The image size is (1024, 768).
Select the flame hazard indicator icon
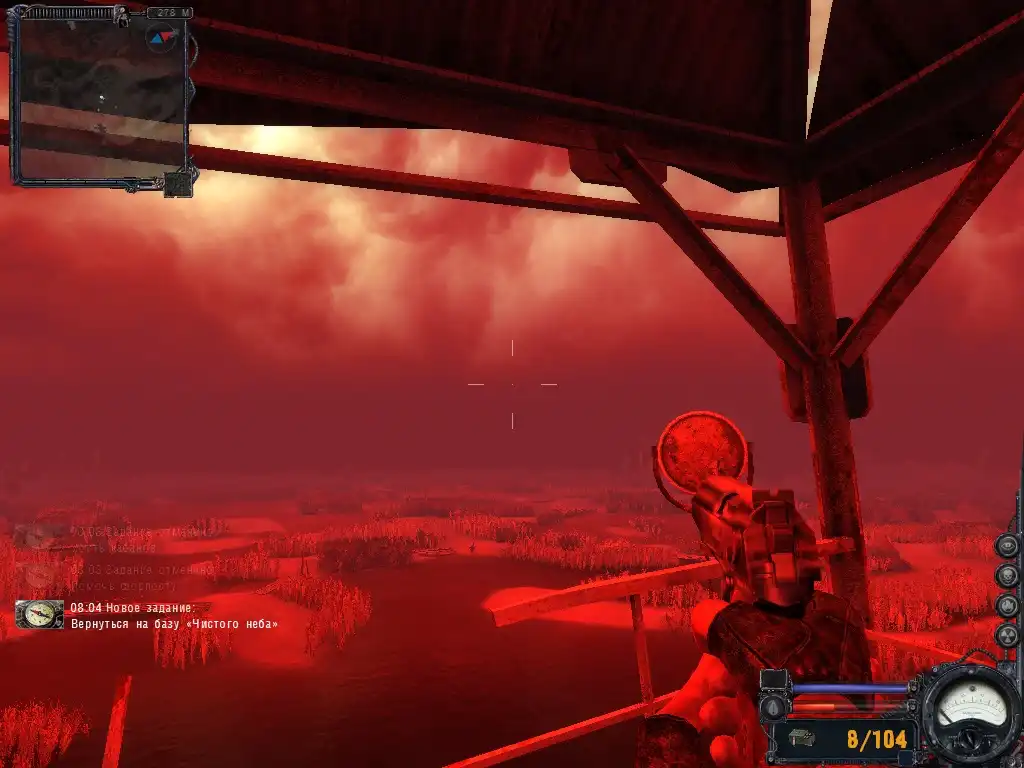click(x=1008, y=606)
